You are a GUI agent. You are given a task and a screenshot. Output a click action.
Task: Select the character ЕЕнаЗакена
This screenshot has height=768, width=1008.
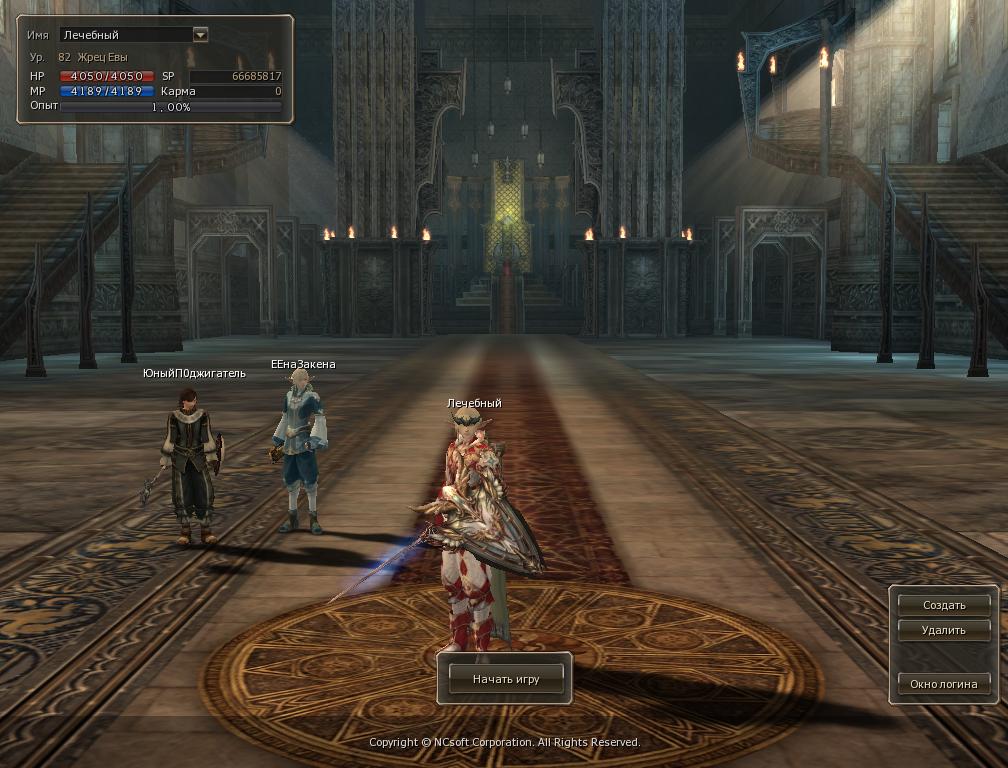tap(300, 450)
